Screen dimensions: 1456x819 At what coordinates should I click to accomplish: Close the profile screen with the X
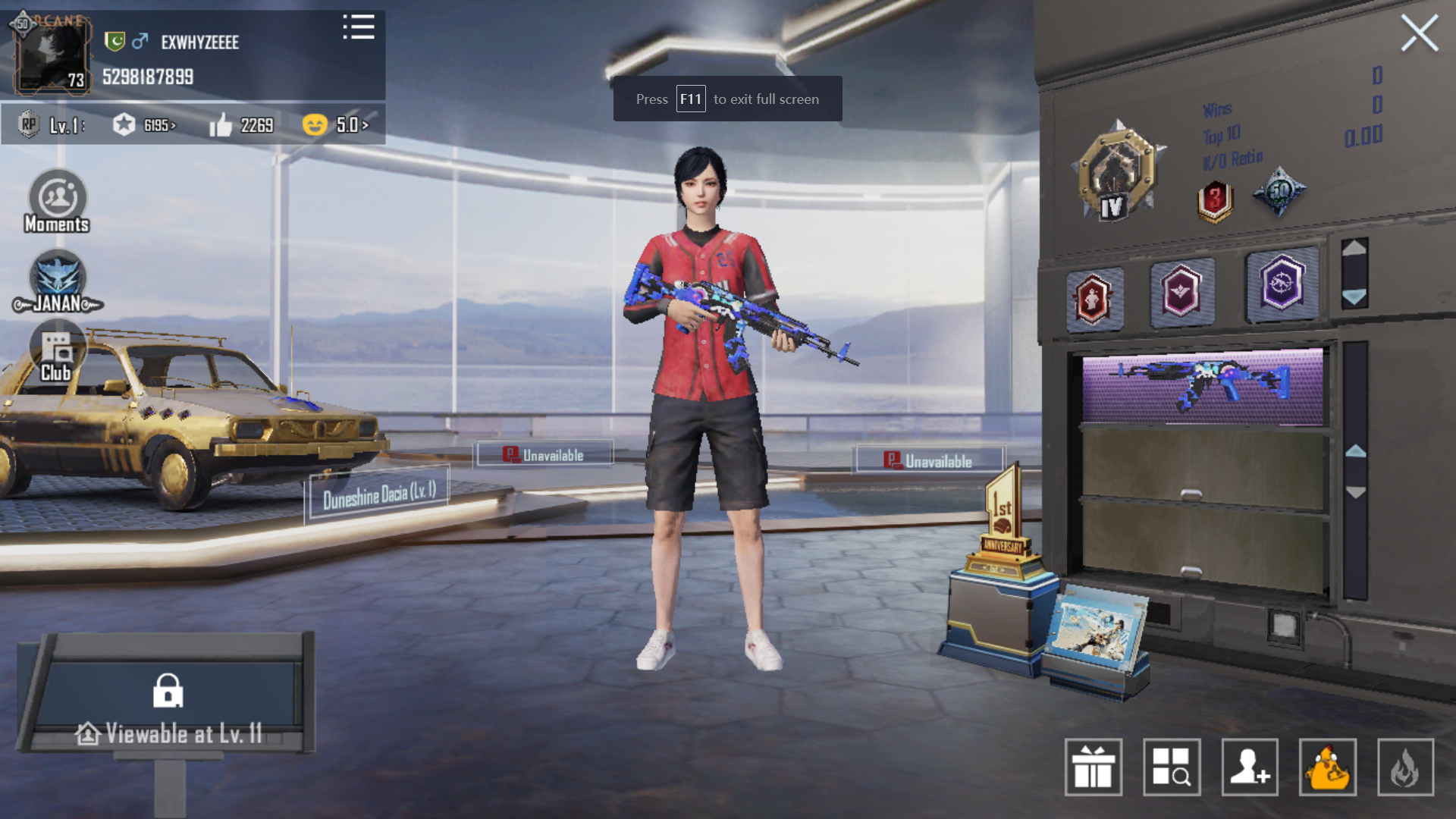(1419, 34)
